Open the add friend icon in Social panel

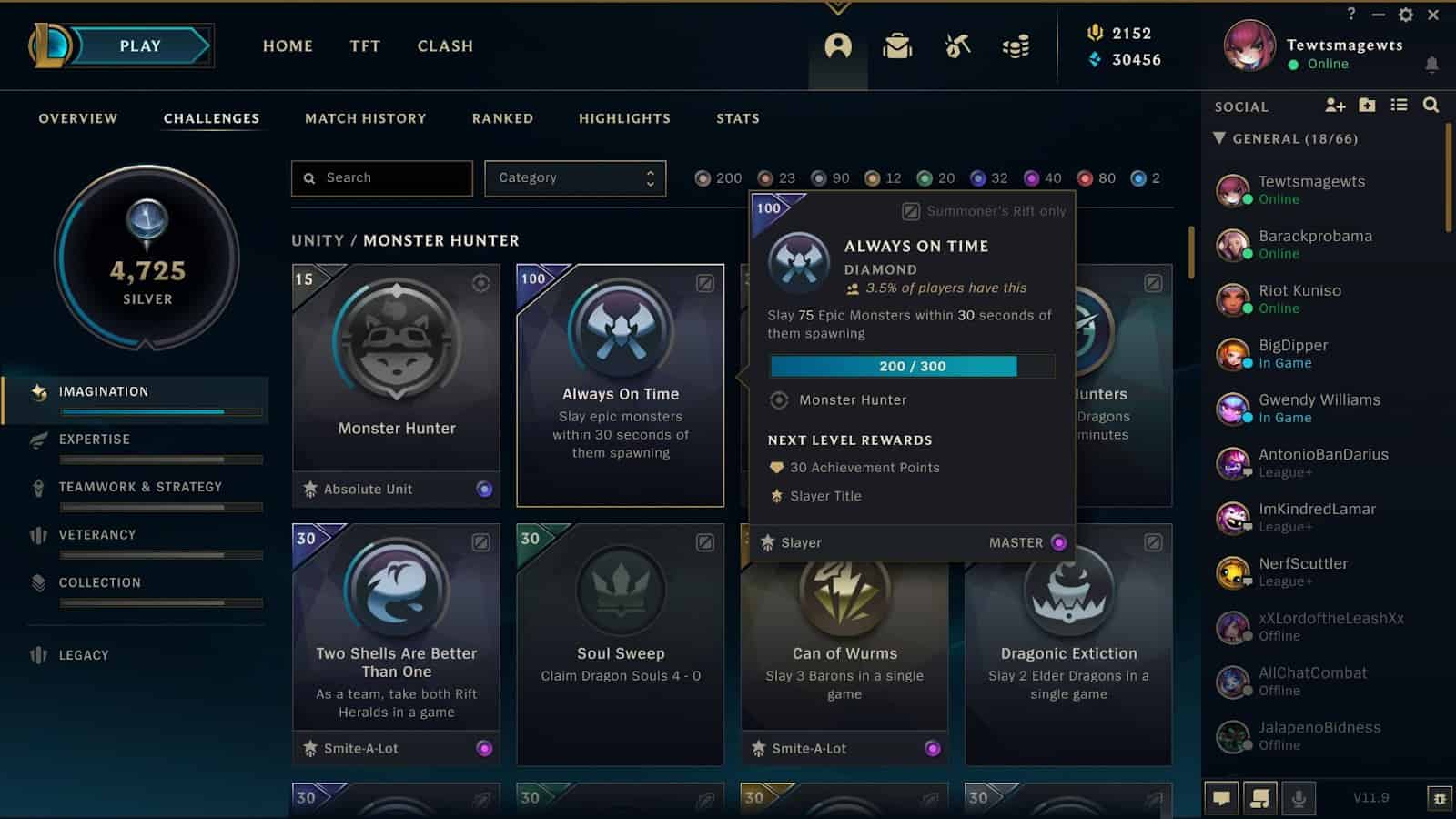1336,106
